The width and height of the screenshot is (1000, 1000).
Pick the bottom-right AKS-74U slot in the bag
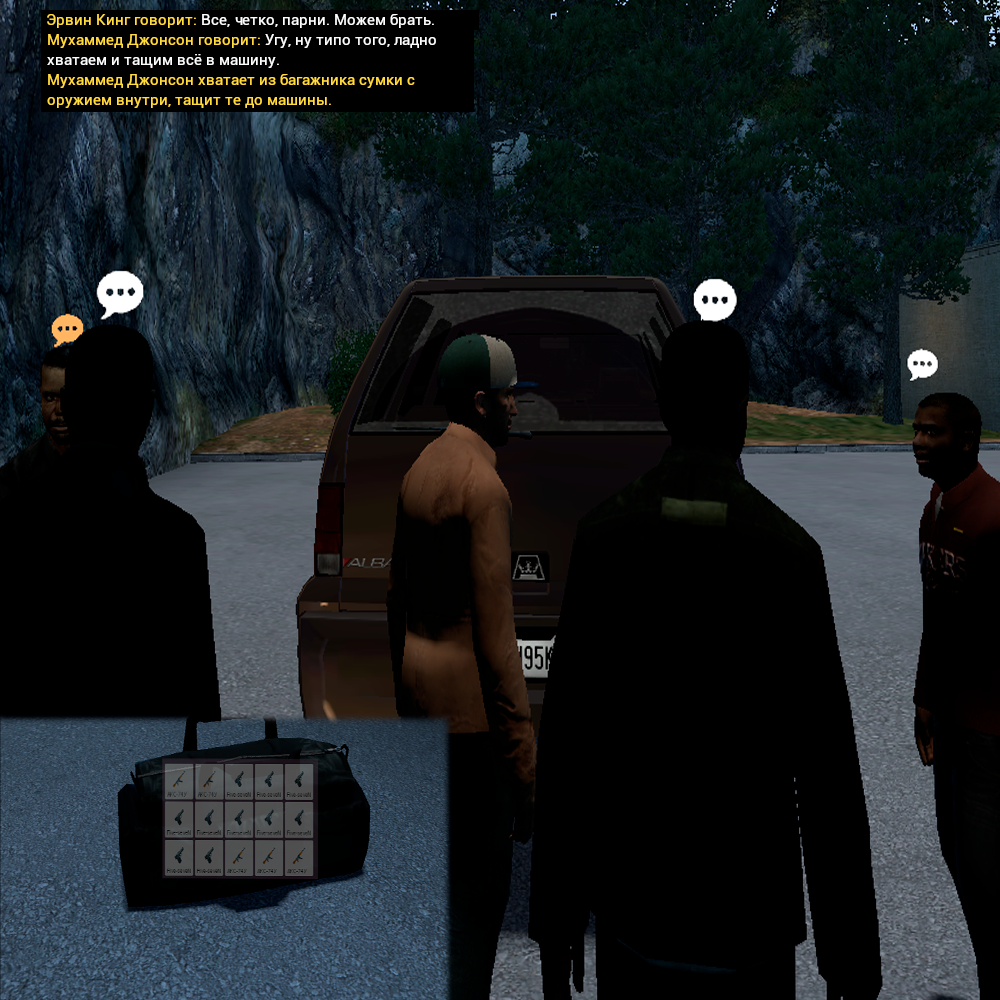tap(299, 857)
